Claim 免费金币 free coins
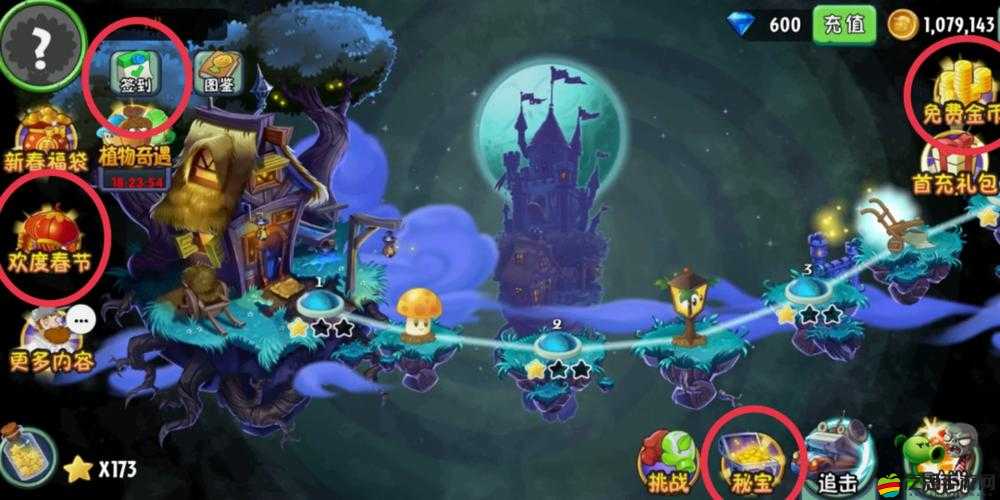Image resolution: width=1000 pixels, height=500 pixels. pos(955,90)
